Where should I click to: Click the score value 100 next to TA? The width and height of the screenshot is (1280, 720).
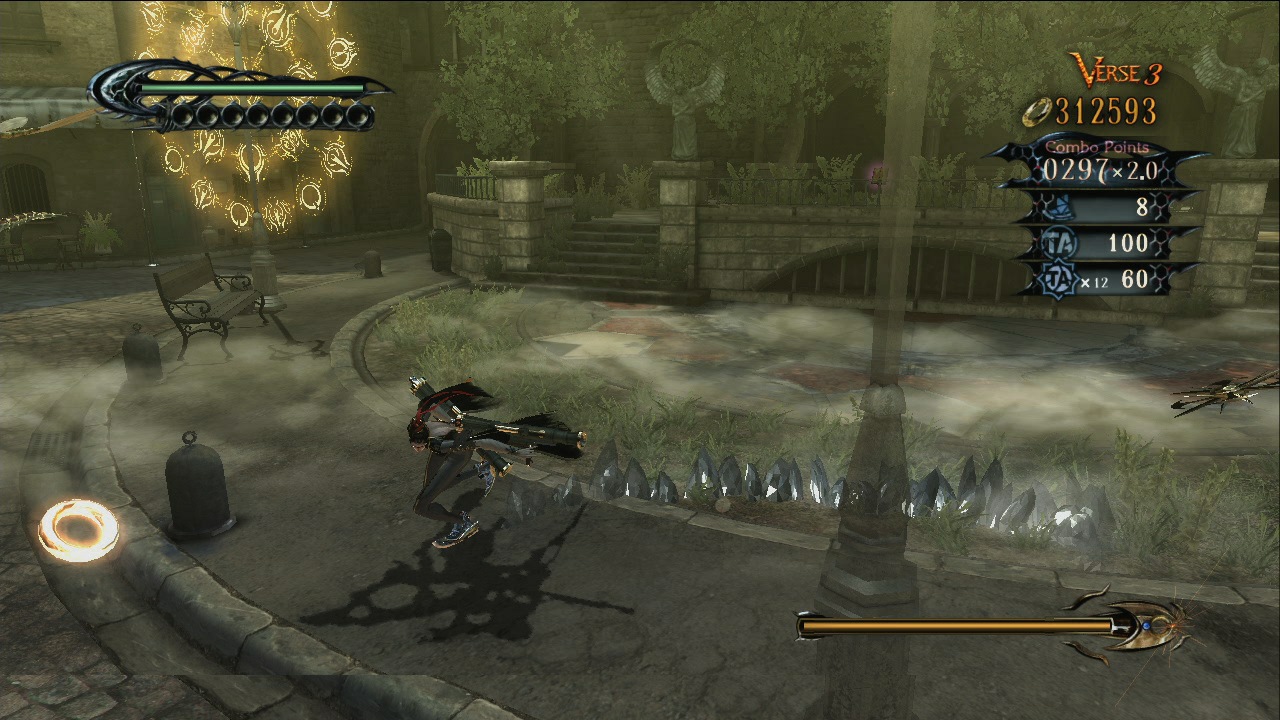(1128, 243)
